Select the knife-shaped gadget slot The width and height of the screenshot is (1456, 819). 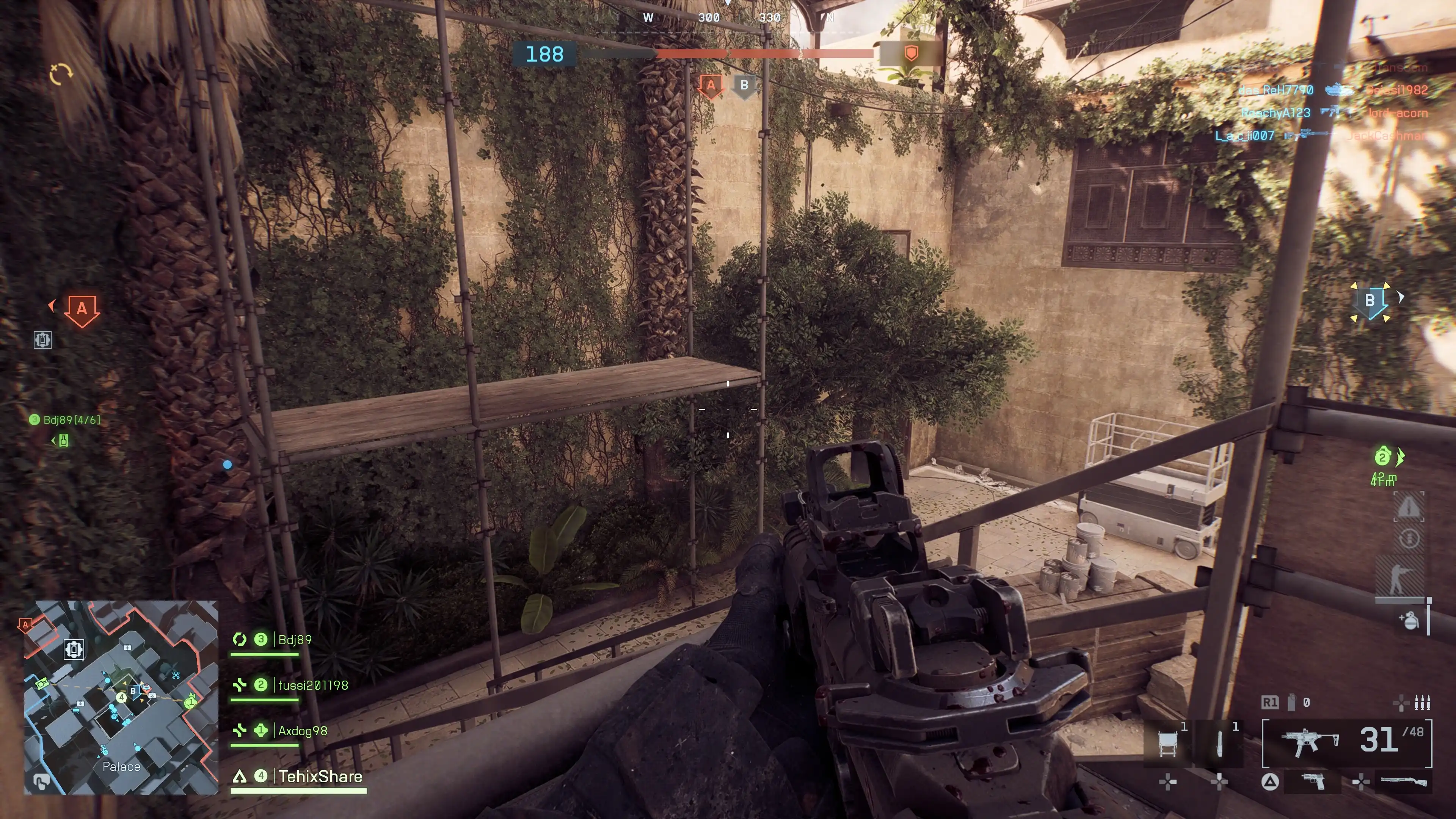click(1219, 743)
